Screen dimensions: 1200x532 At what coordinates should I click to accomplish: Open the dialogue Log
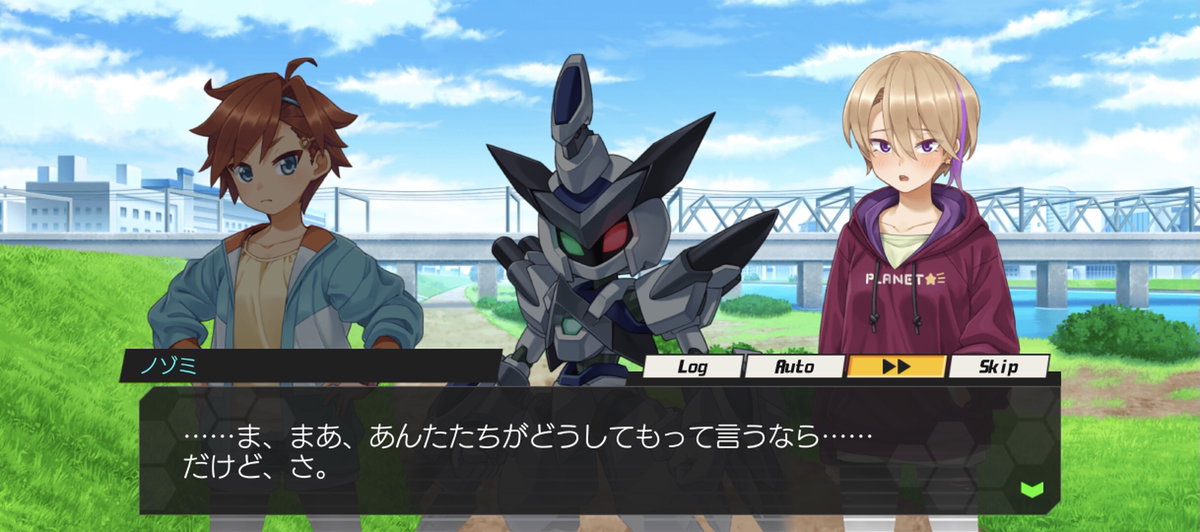tap(692, 367)
